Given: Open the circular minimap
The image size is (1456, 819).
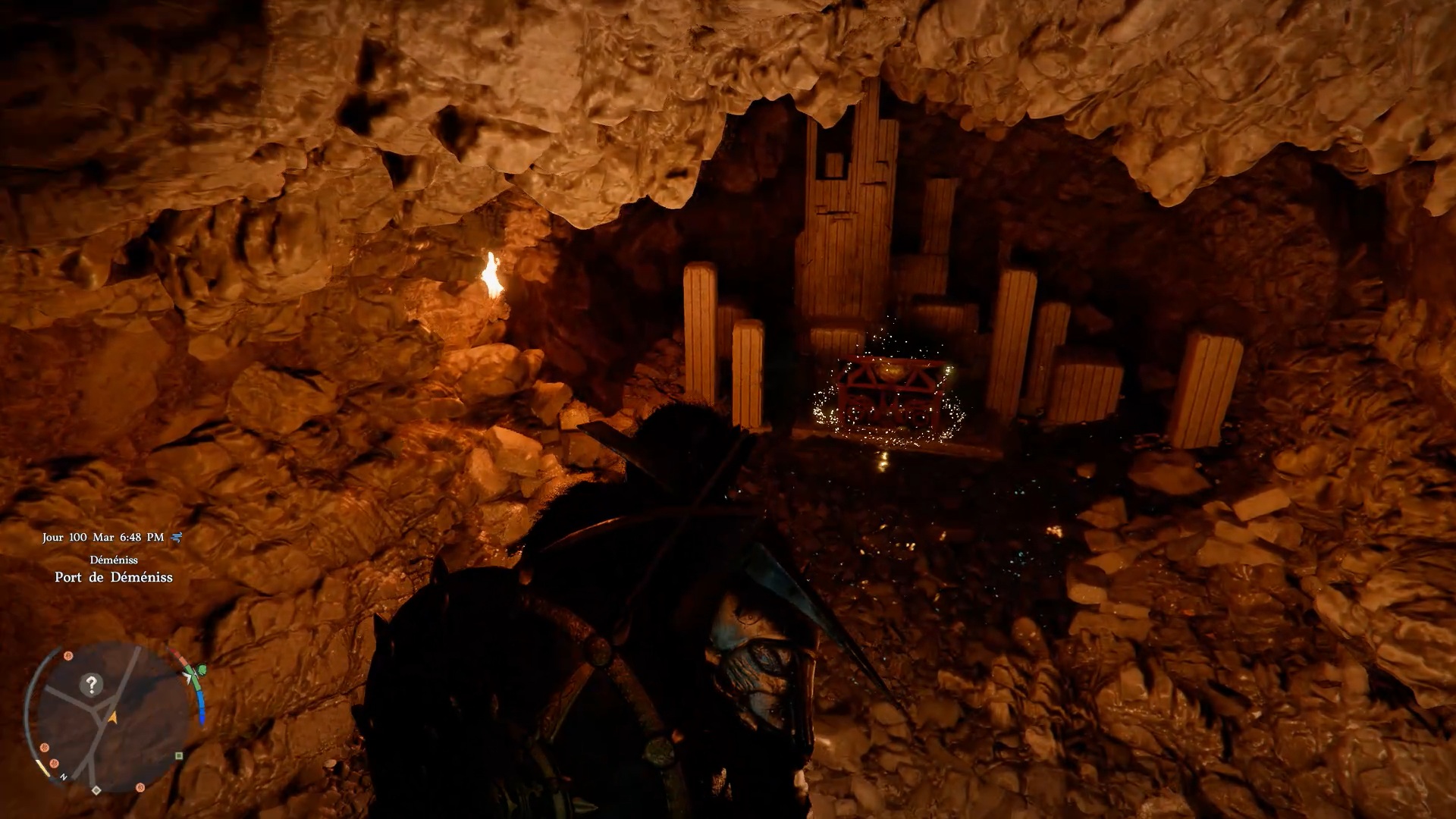Looking at the screenshot, I should (112, 717).
